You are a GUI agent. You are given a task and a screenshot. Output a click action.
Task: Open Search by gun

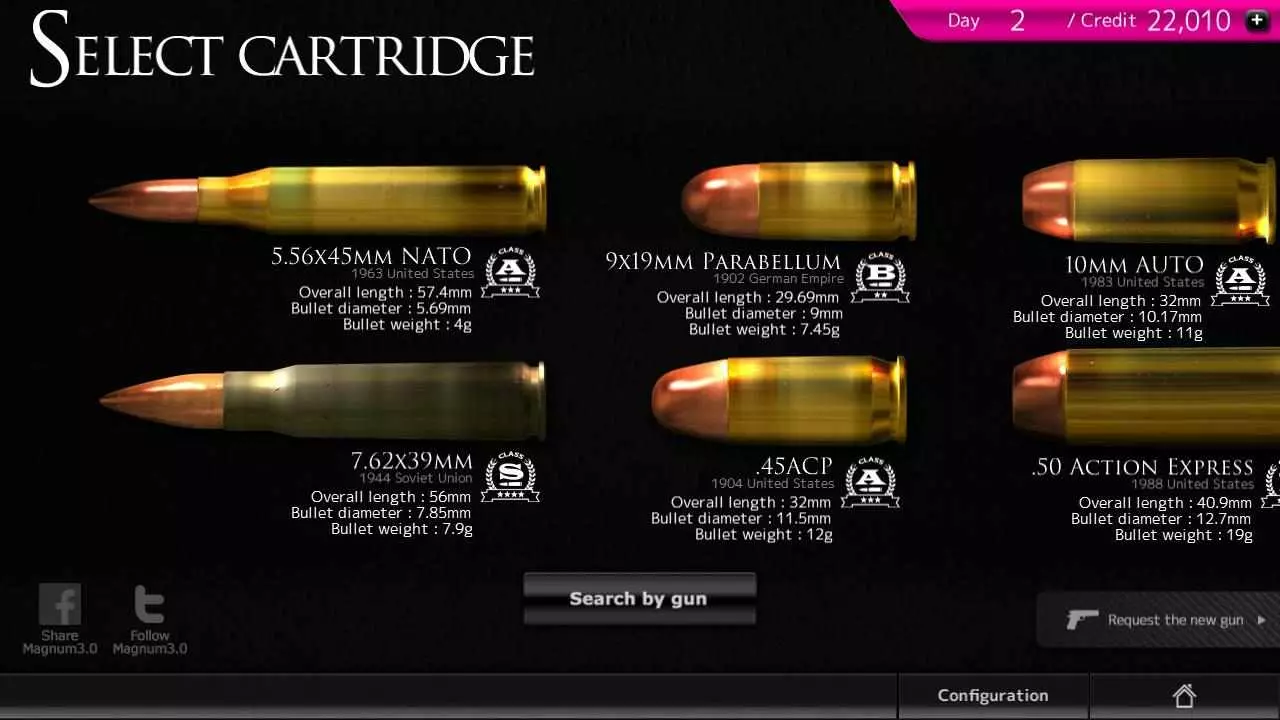[x=639, y=598]
